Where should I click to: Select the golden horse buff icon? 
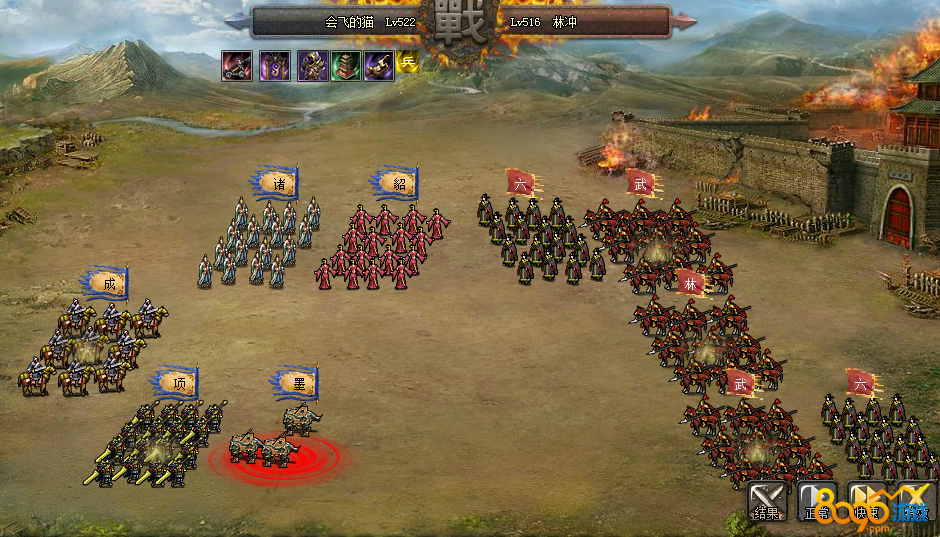[x=379, y=66]
